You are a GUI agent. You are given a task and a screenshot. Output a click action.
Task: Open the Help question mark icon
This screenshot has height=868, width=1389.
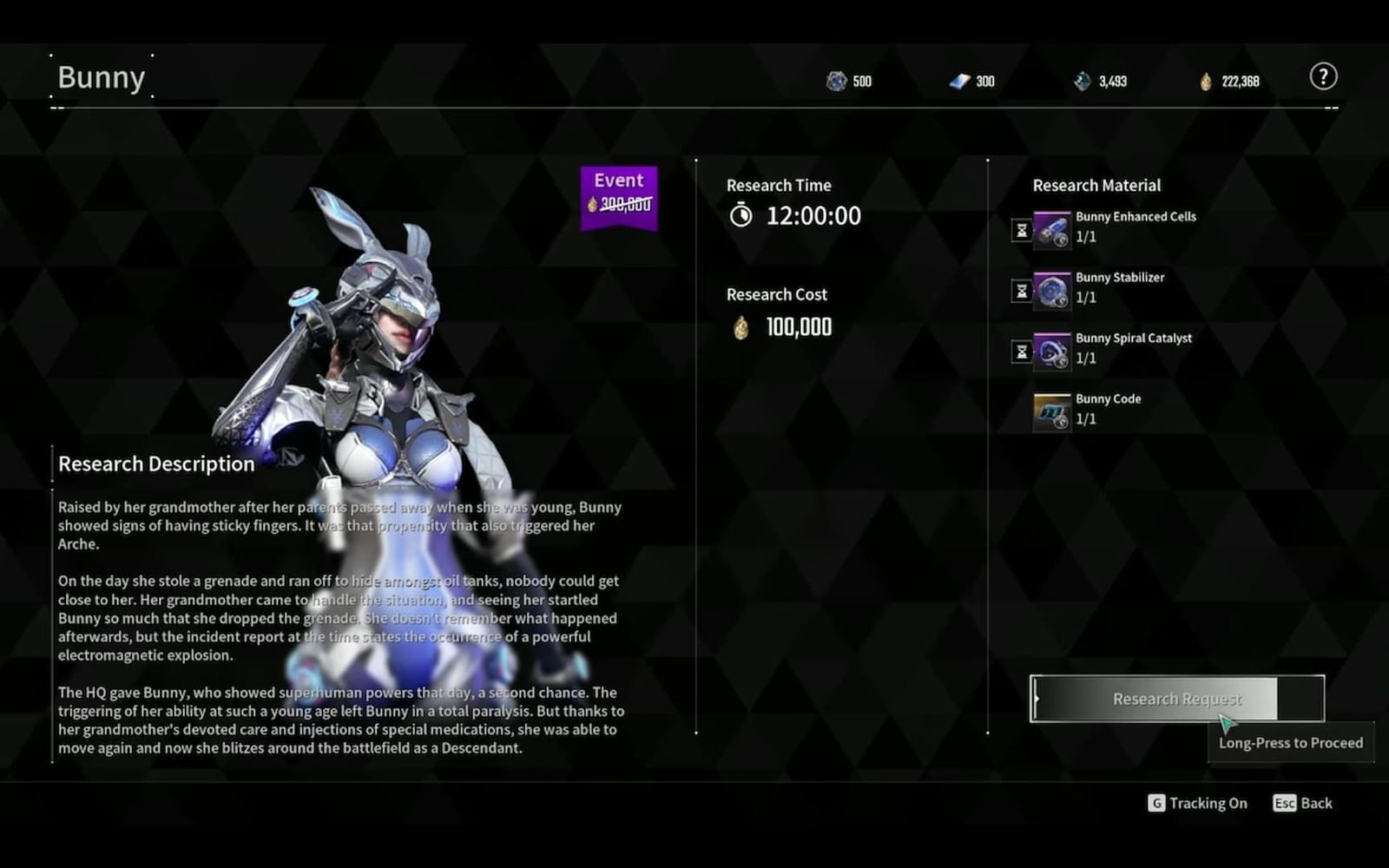click(x=1324, y=76)
